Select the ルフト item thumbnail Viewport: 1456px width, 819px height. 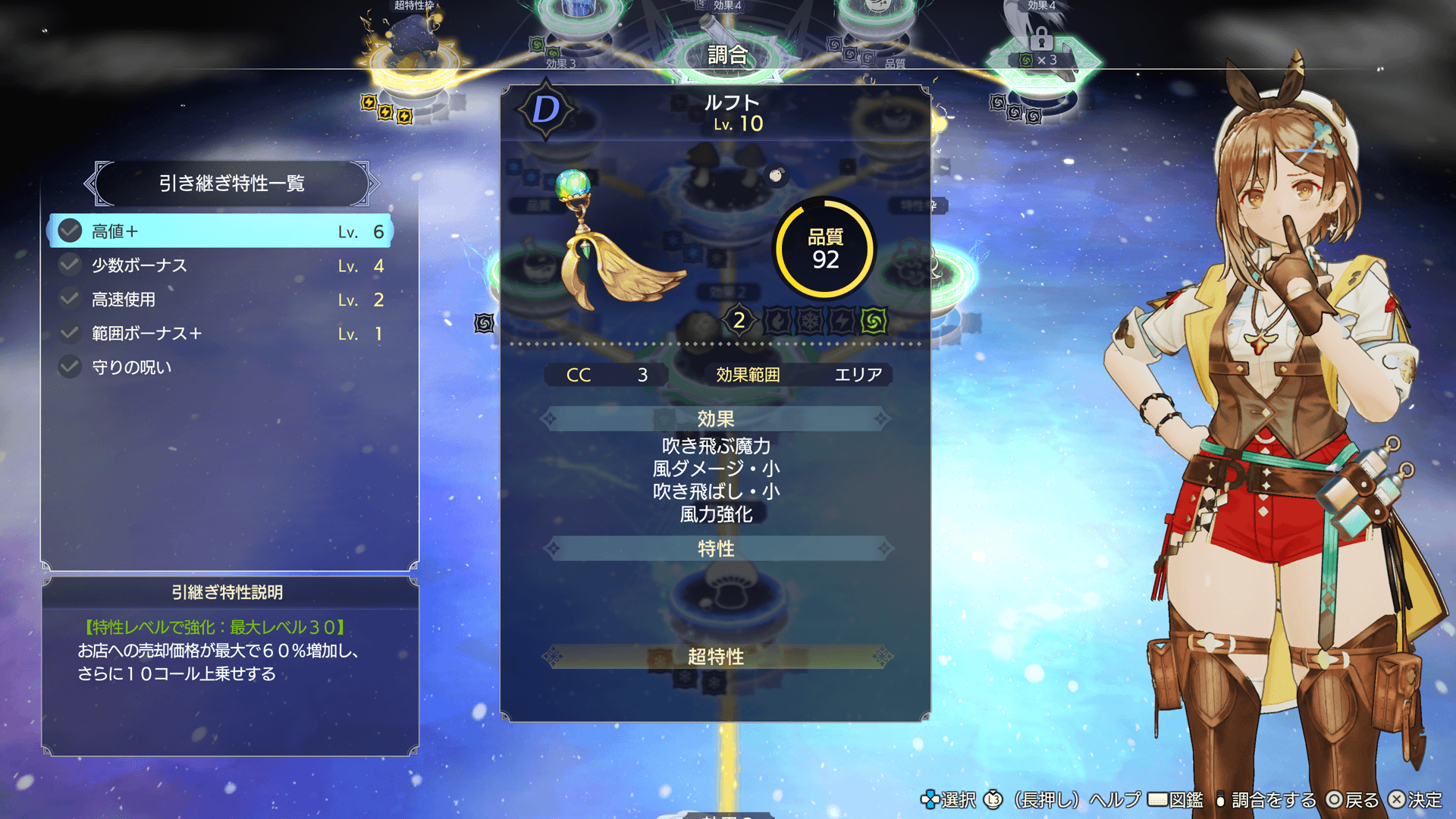click(x=614, y=243)
